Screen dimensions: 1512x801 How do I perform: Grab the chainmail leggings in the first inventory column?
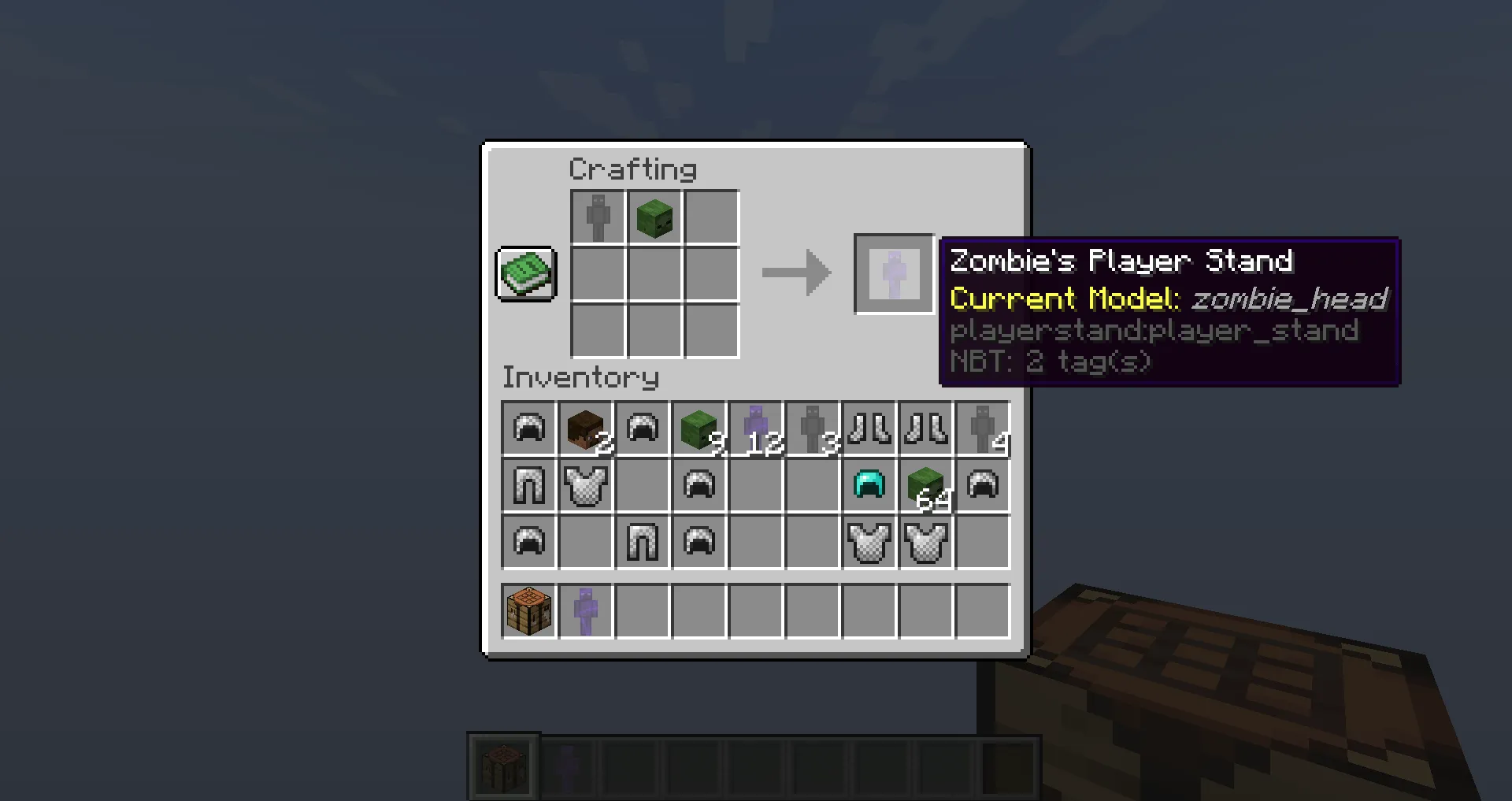[x=528, y=485]
